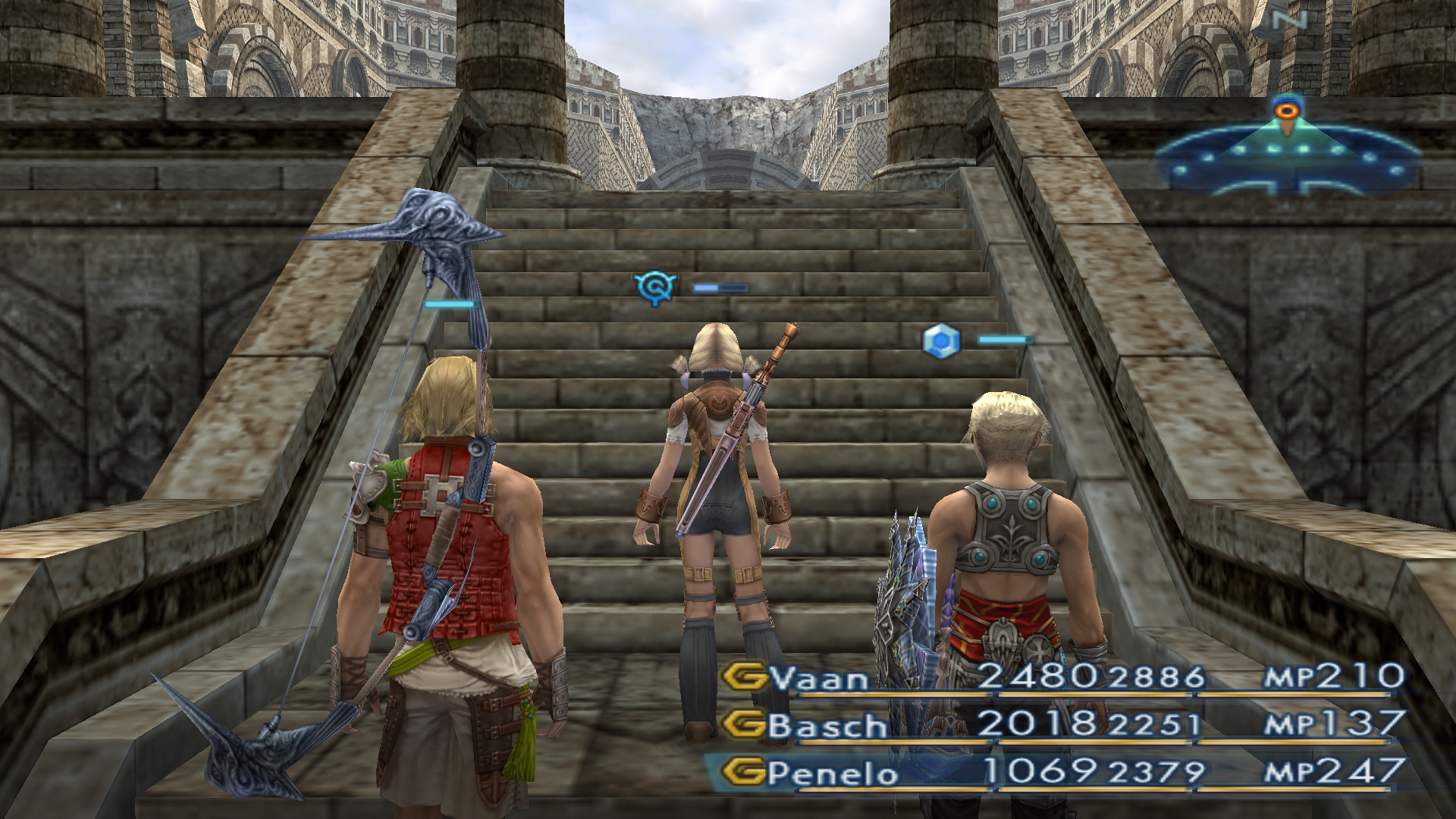The image size is (1456, 819).
Task: Select Vaan in the party list
Action: (819, 677)
